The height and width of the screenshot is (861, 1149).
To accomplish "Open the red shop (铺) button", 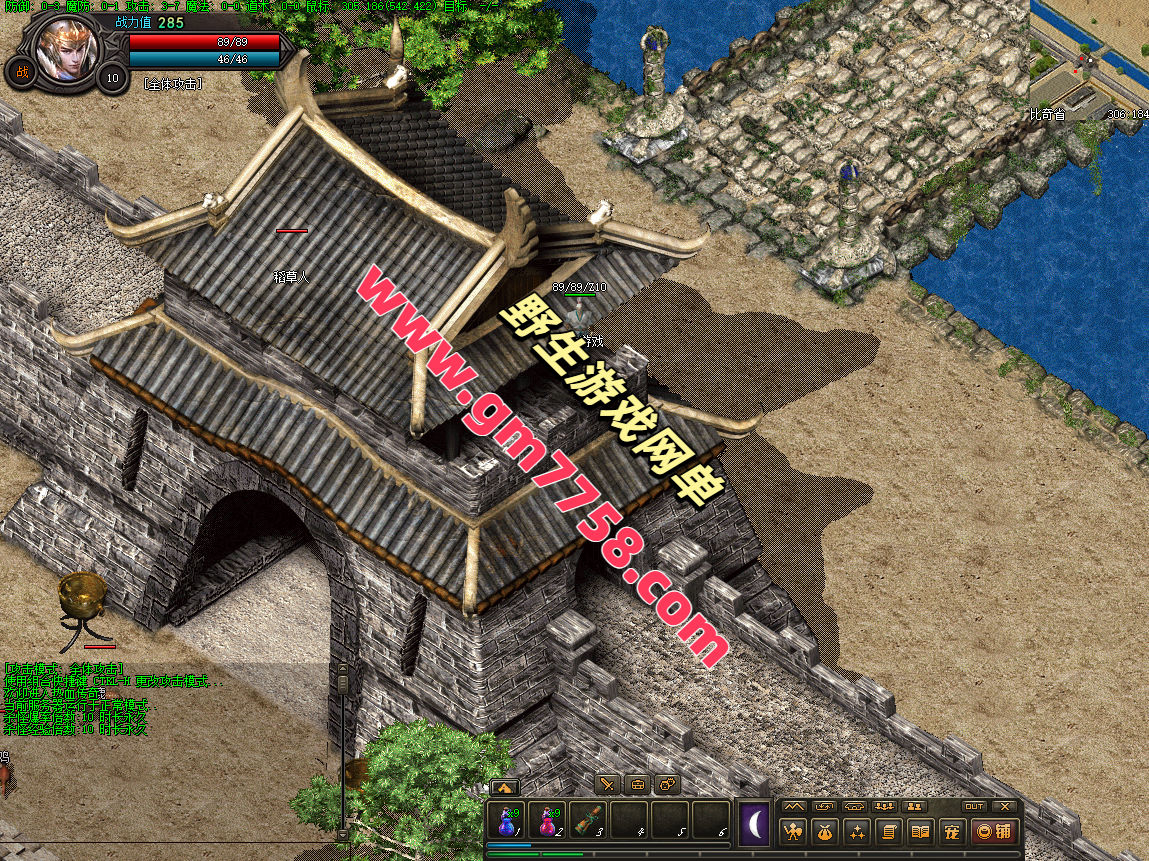I will (x=994, y=831).
